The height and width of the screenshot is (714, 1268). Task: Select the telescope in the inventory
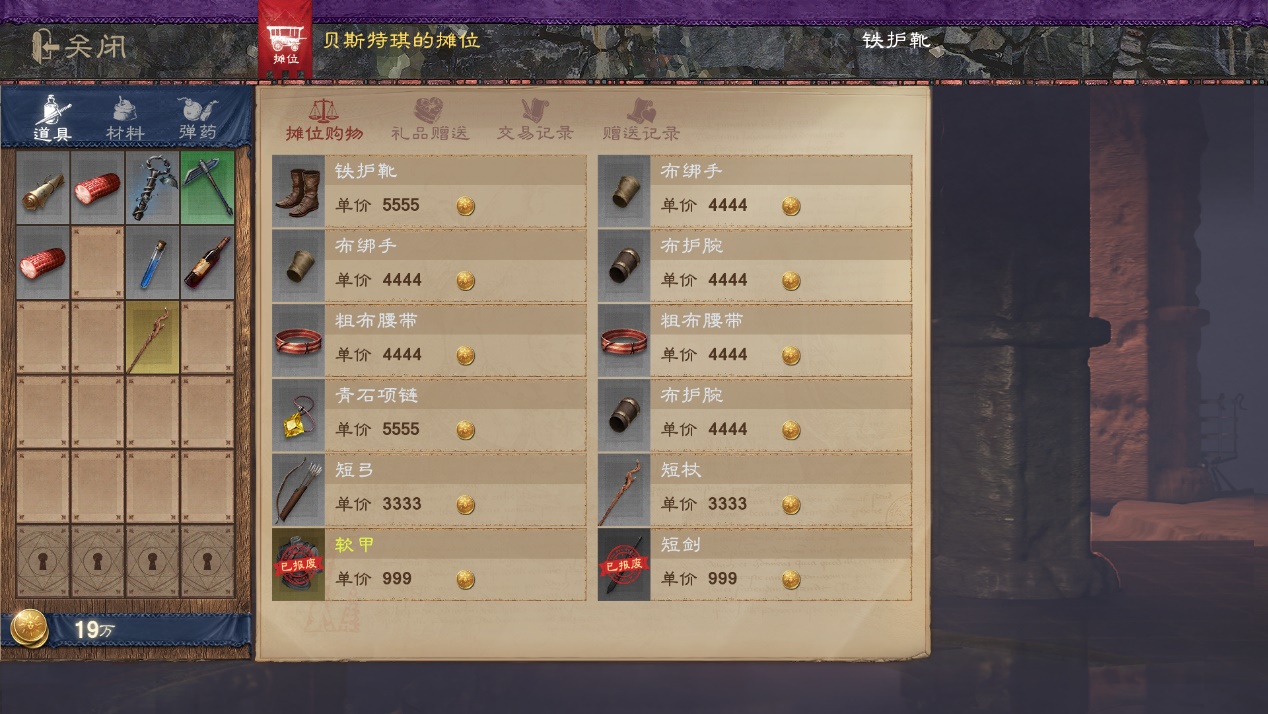pos(43,187)
